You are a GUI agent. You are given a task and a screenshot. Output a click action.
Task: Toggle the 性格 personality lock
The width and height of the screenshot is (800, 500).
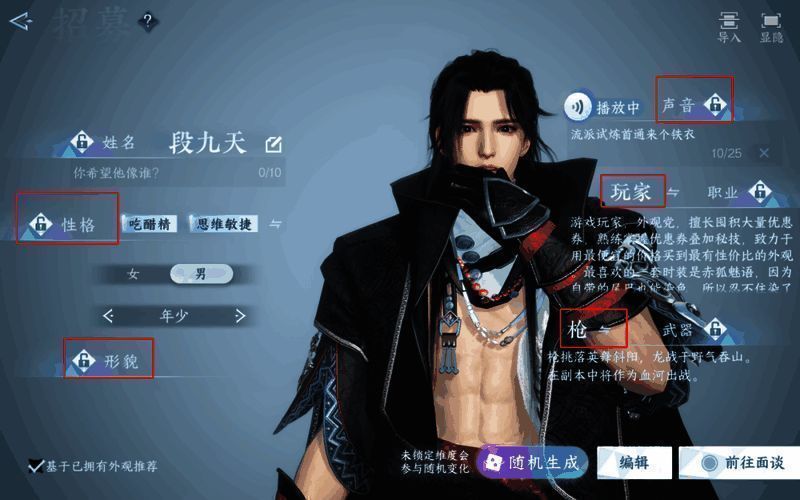pyautogui.click(x=42, y=224)
